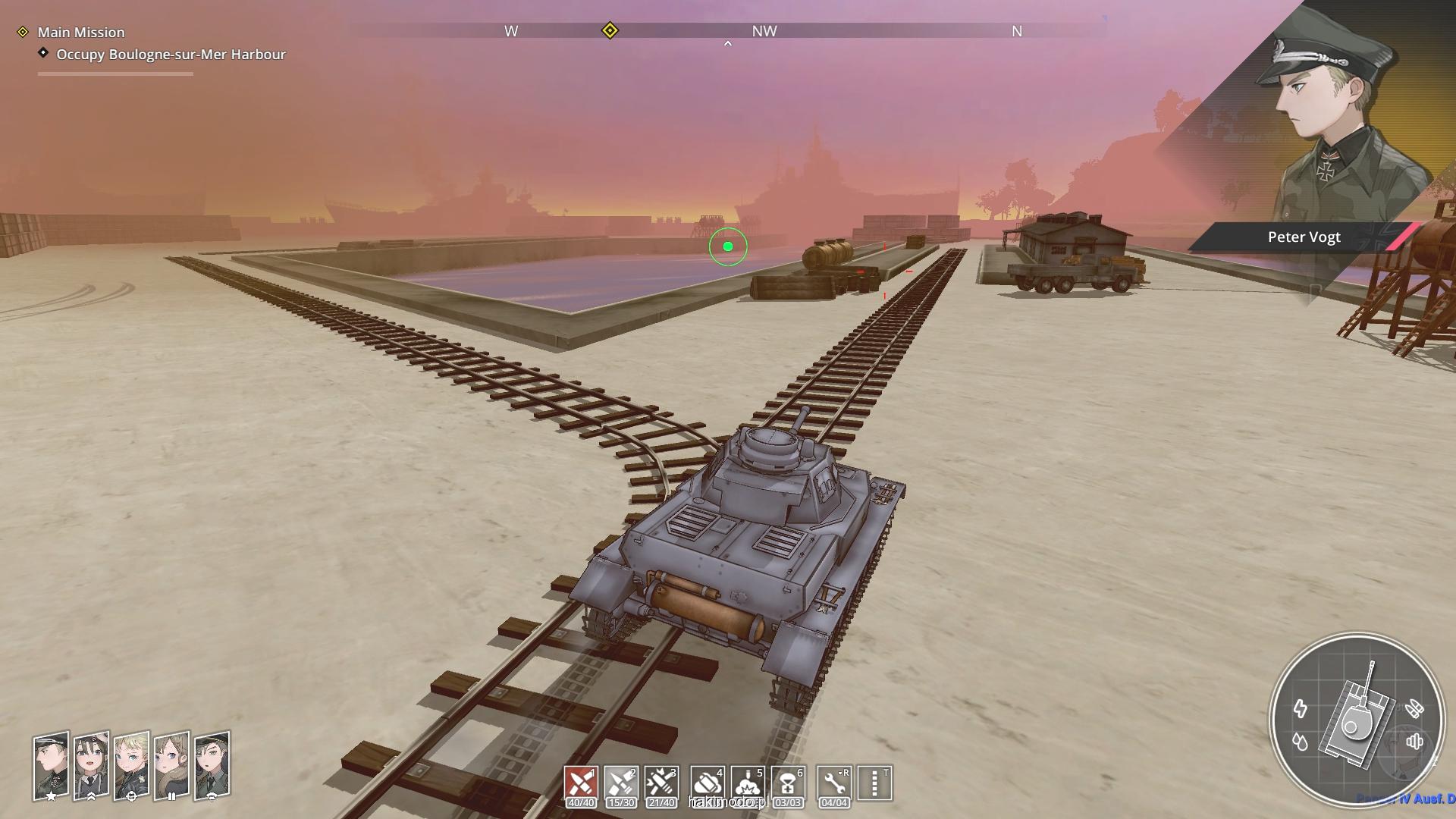Select the commander portrait with star badge
Image resolution: width=1456 pixels, height=819 pixels.
51,764
